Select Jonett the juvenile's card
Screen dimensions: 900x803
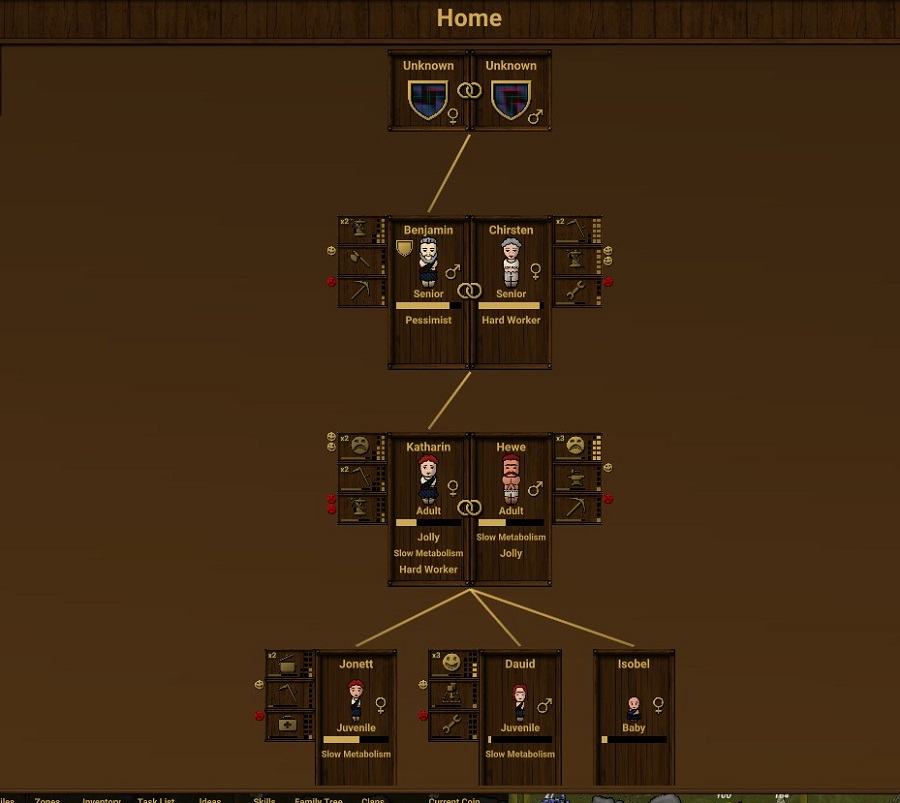356,716
